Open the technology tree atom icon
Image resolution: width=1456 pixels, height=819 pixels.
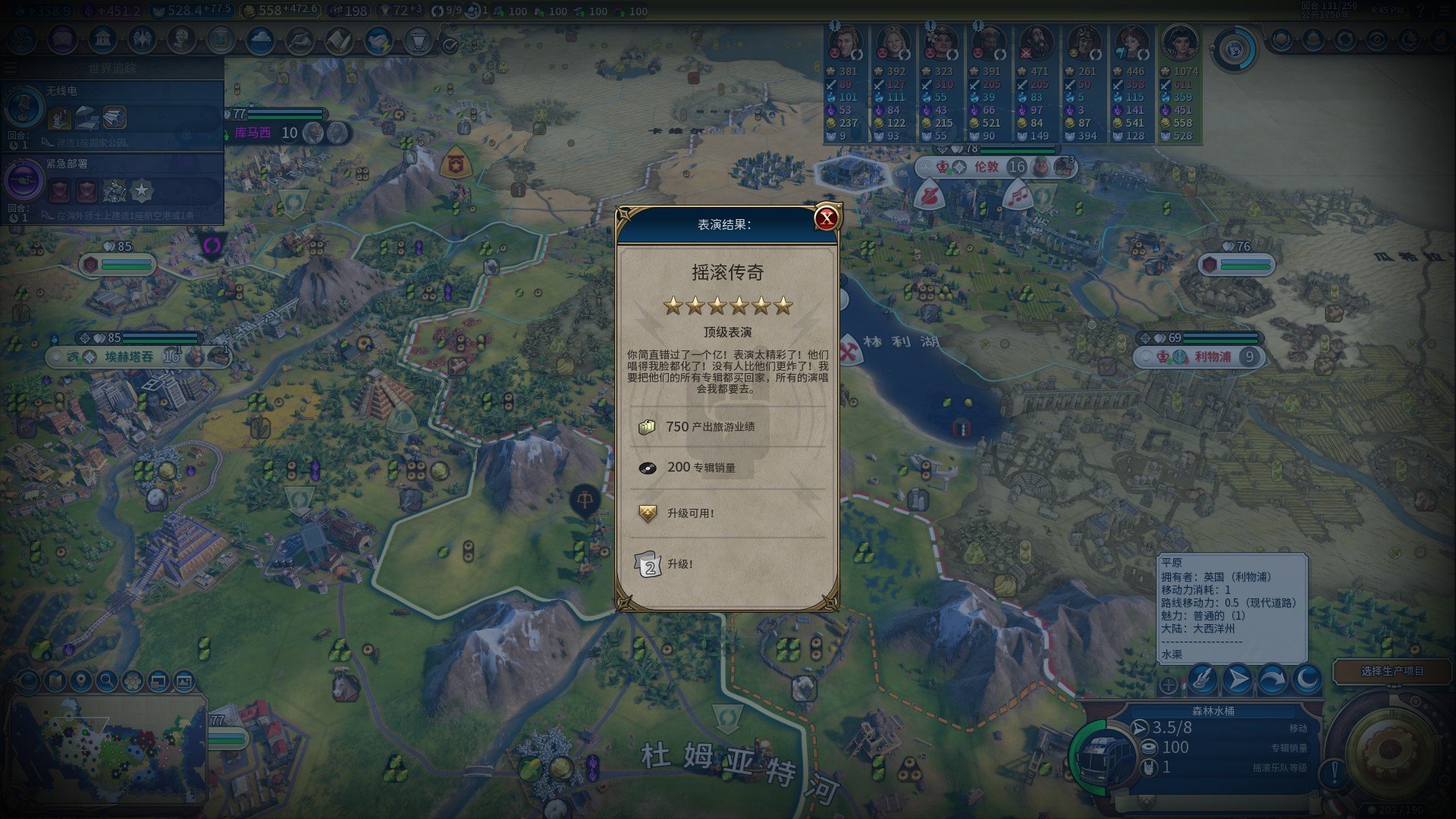click(x=22, y=39)
